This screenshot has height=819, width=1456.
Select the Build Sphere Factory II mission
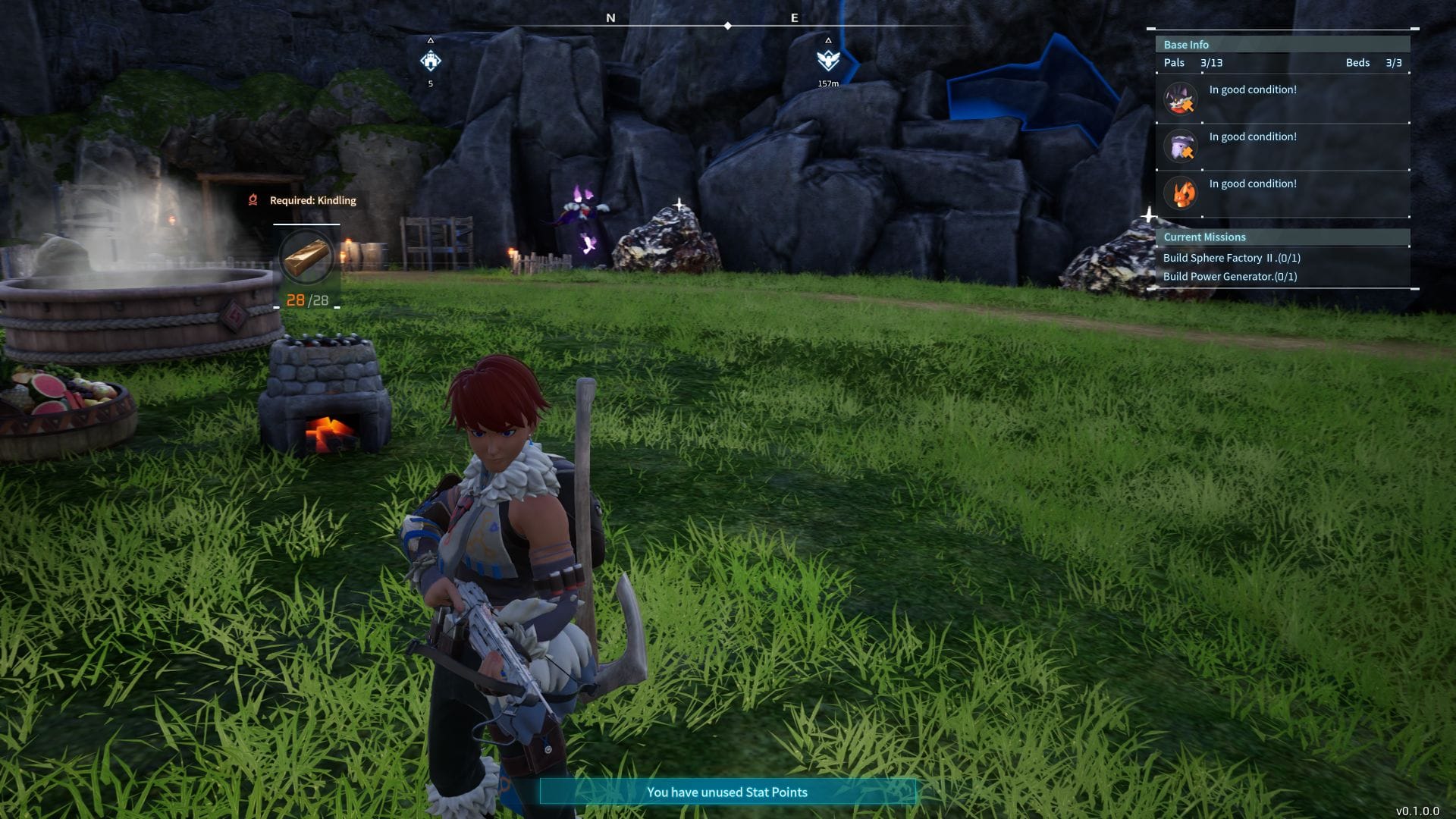[x=1232, y=258]
